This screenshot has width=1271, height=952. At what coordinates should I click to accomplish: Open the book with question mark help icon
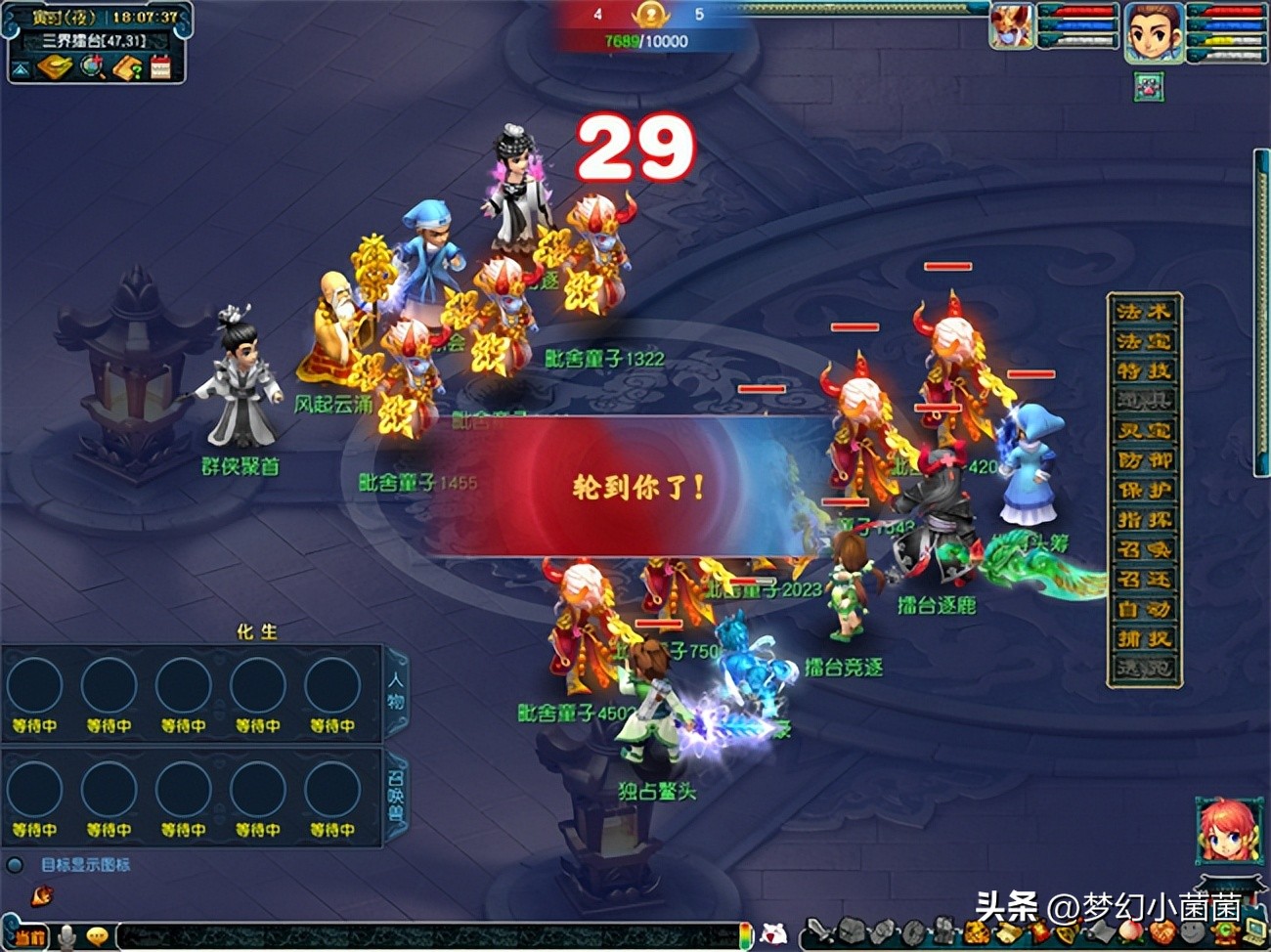pyautogui.click(x=127, y=67)
